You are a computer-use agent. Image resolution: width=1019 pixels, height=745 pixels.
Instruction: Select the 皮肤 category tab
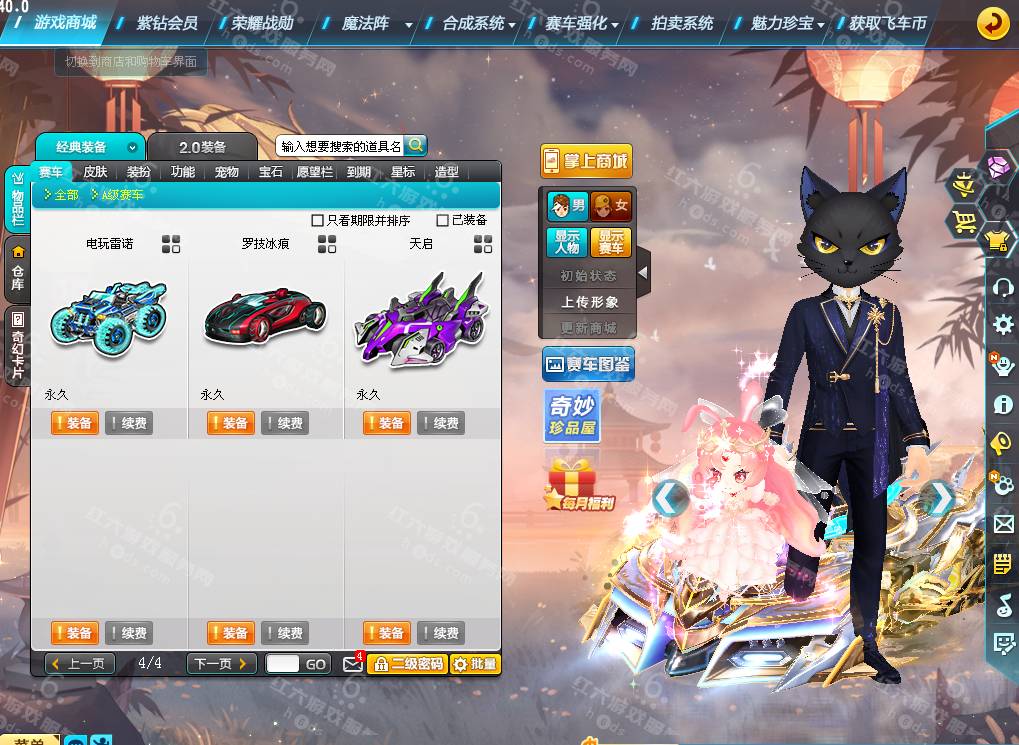point(95,172)
